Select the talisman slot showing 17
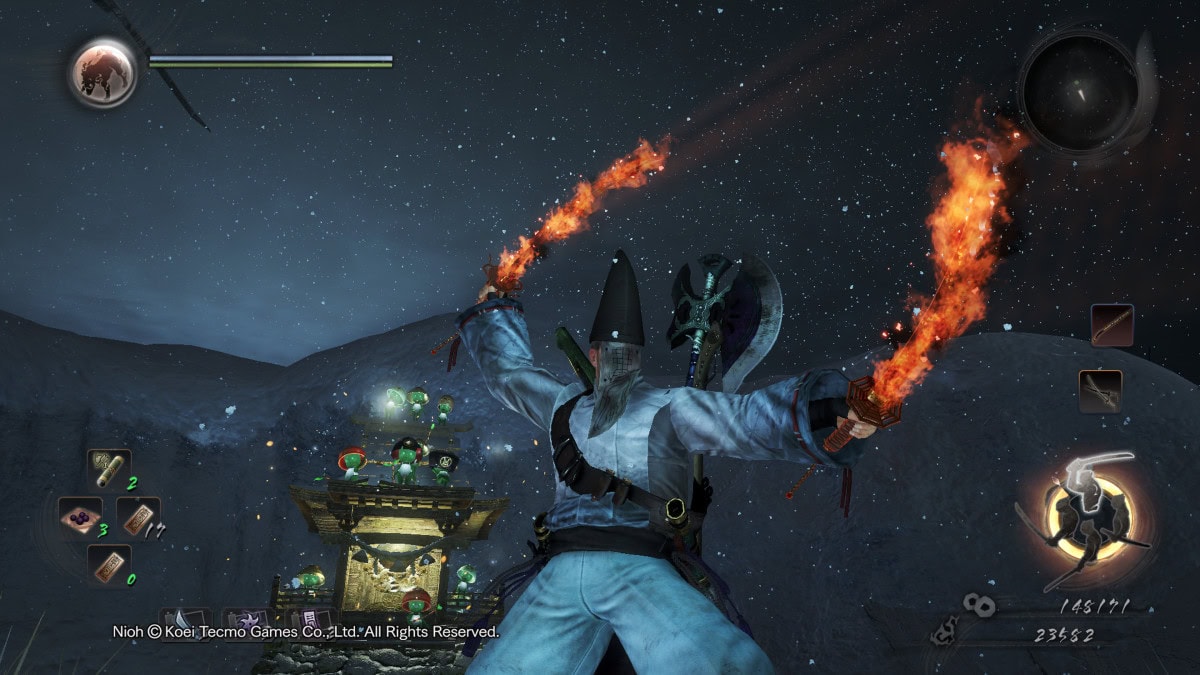Image resolution: width=1200 pixels, height=675 pixels. click(138, 517)
